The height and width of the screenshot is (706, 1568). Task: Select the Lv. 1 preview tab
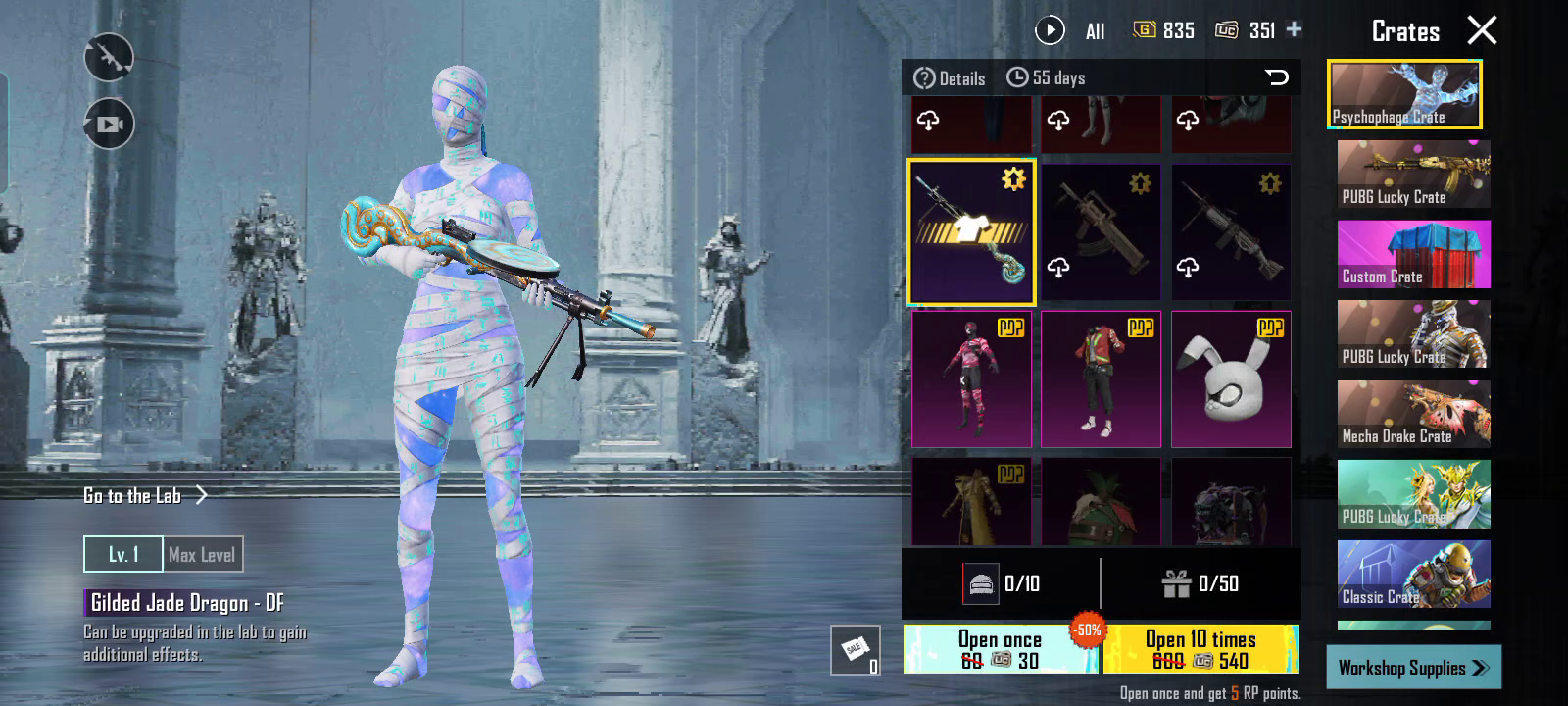[123, 555]
